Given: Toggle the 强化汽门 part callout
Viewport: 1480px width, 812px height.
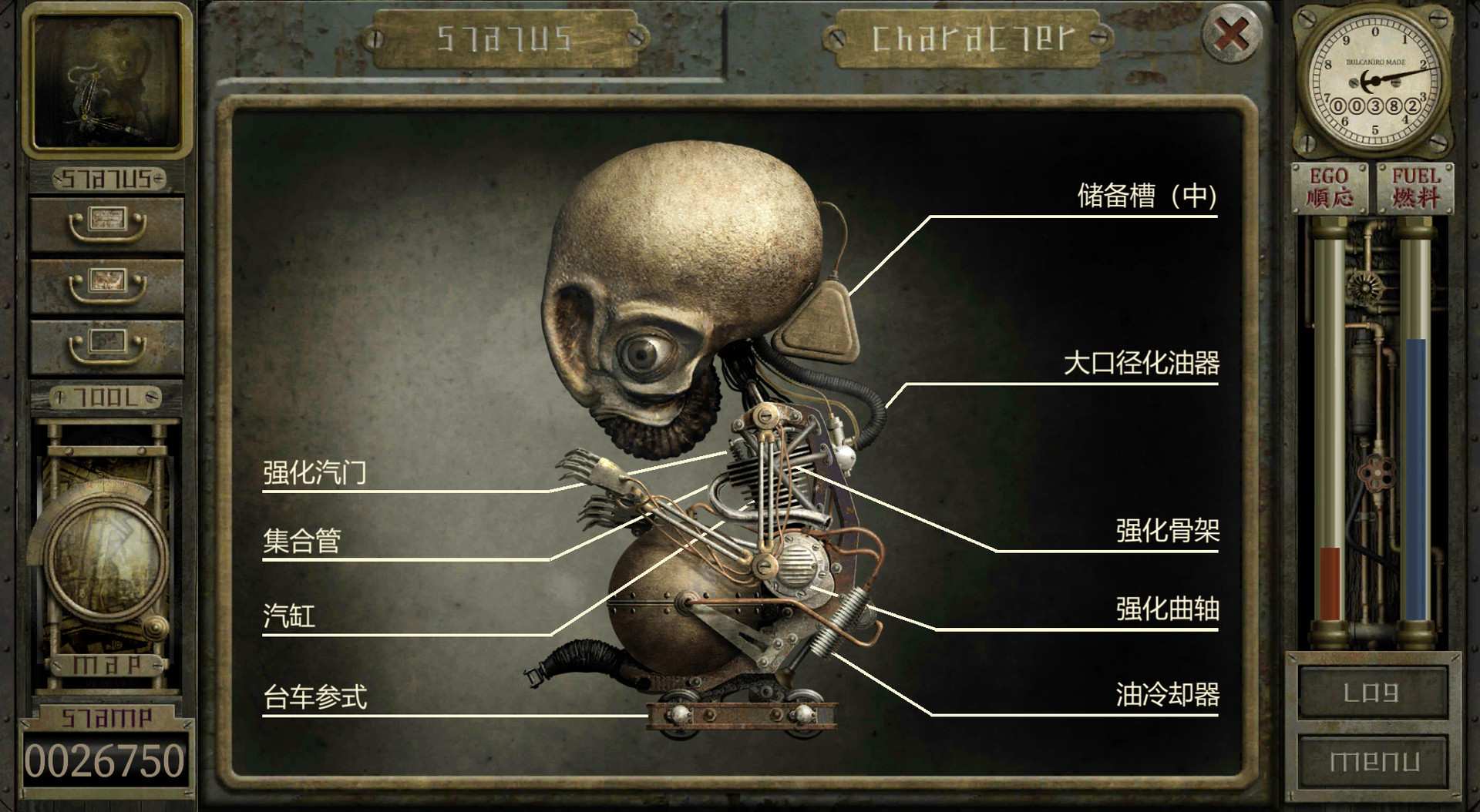Looking at the screenshot, I should point(314,474).
